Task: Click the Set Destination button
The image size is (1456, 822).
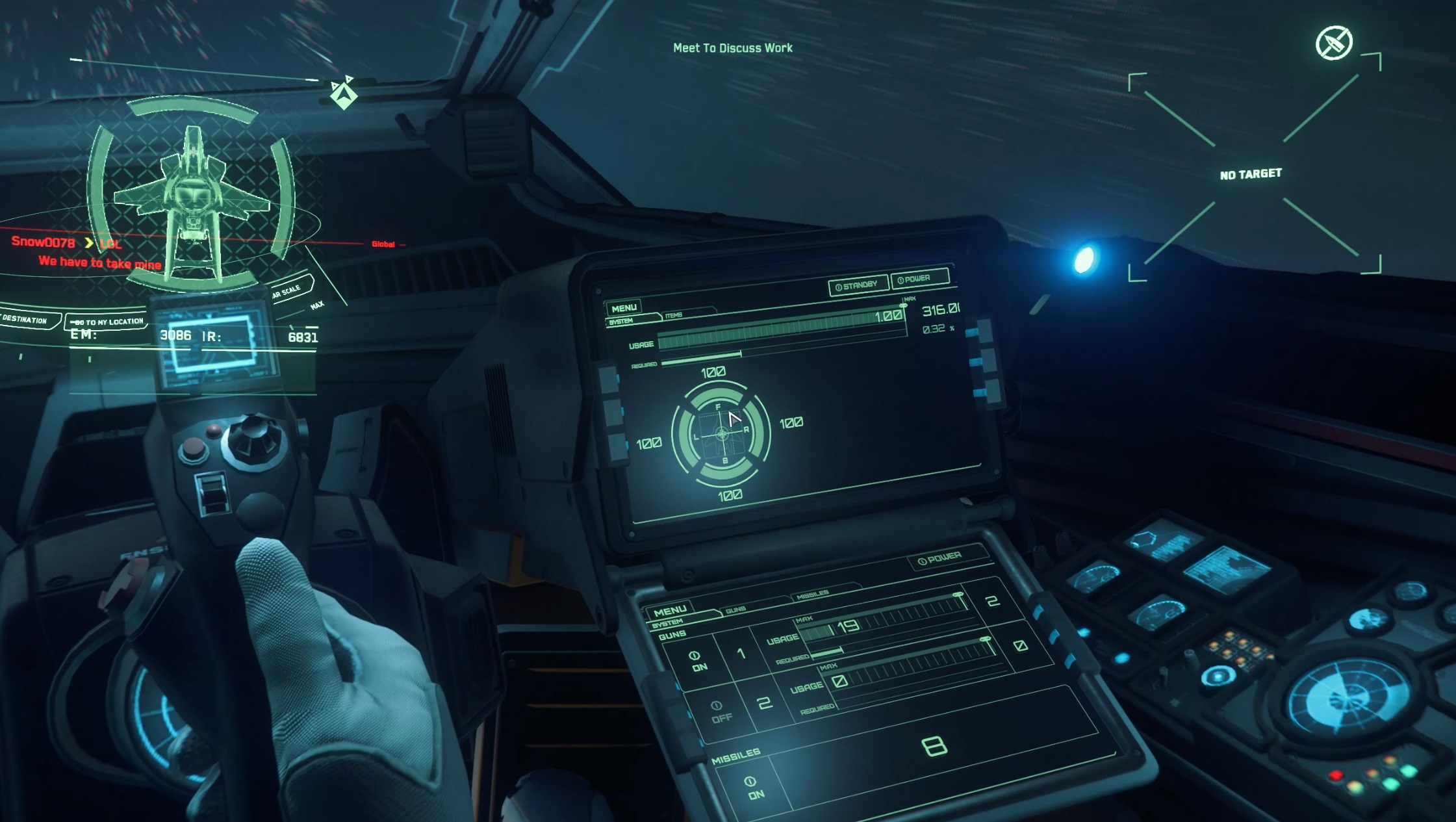Action: point(25,320)
